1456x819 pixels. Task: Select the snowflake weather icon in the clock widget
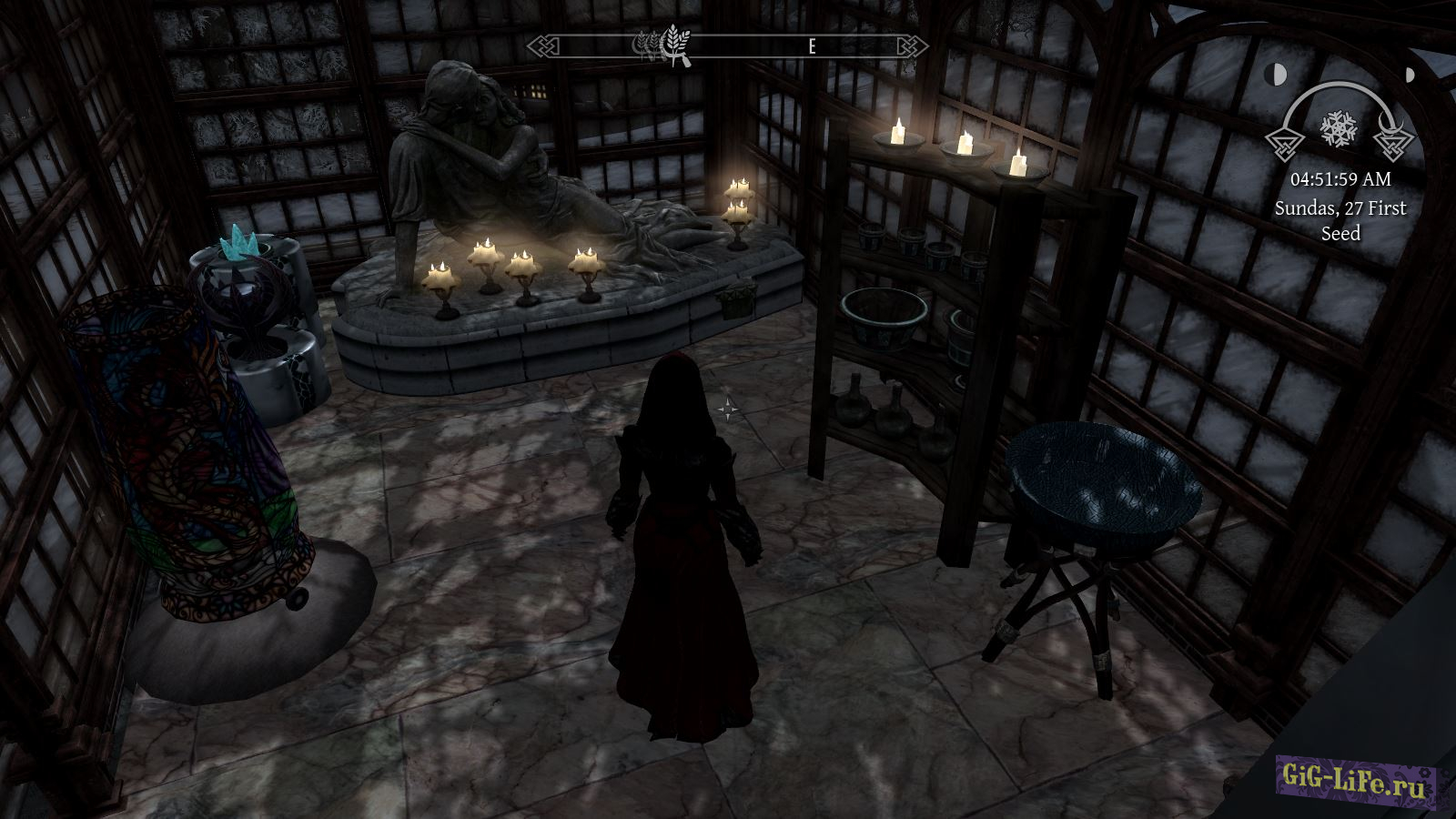click(1339, 129)
